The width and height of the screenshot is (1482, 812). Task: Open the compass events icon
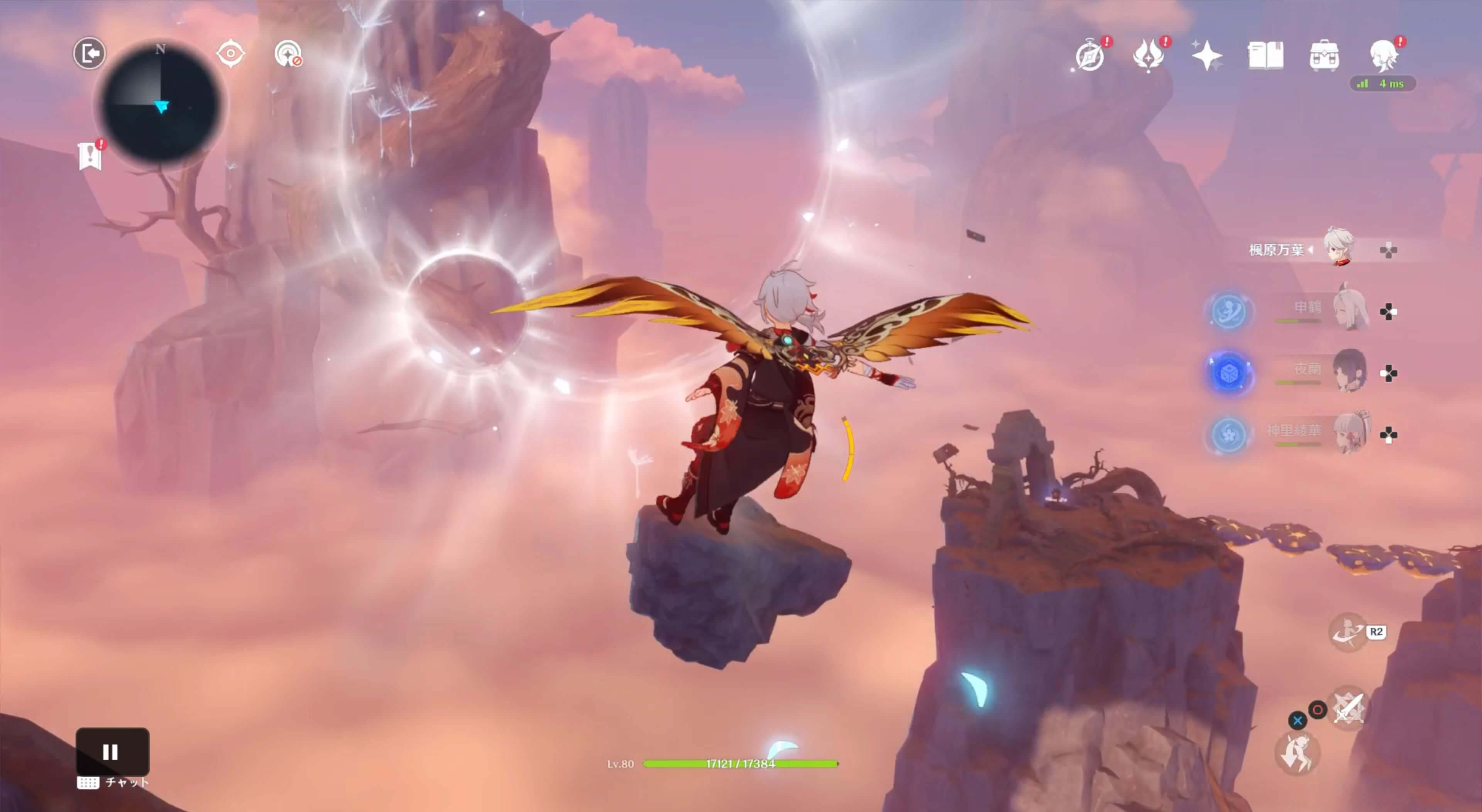[1090, 56]
